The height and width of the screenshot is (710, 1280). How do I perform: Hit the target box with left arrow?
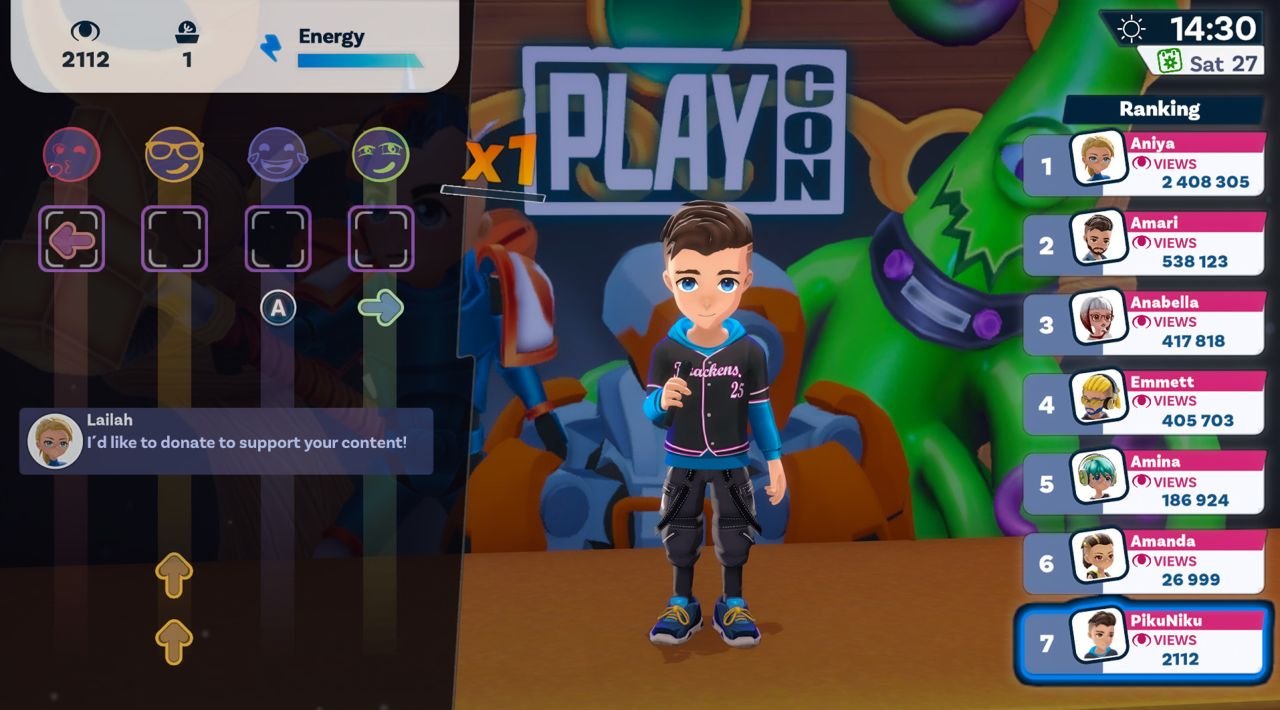(71, 239)
